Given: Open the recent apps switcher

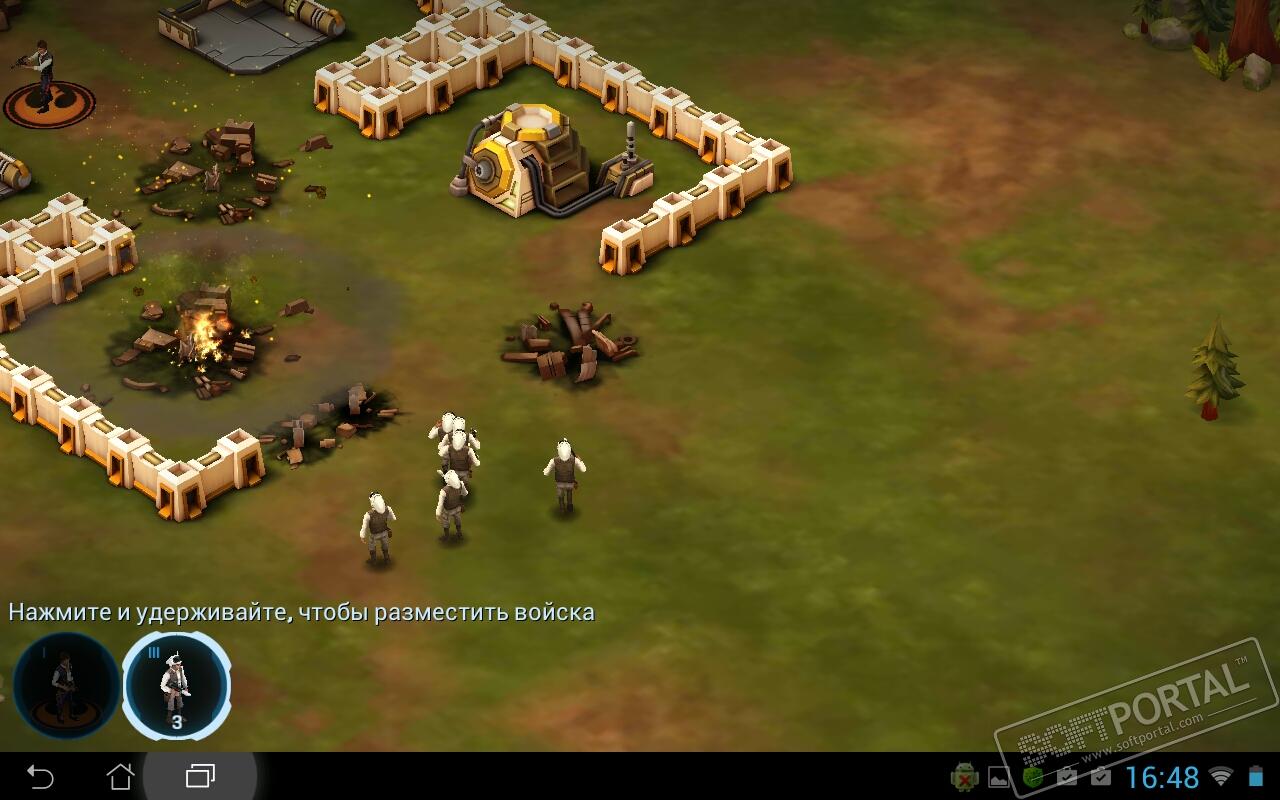Looking at the screenshot, I should [x=200, y=776].
